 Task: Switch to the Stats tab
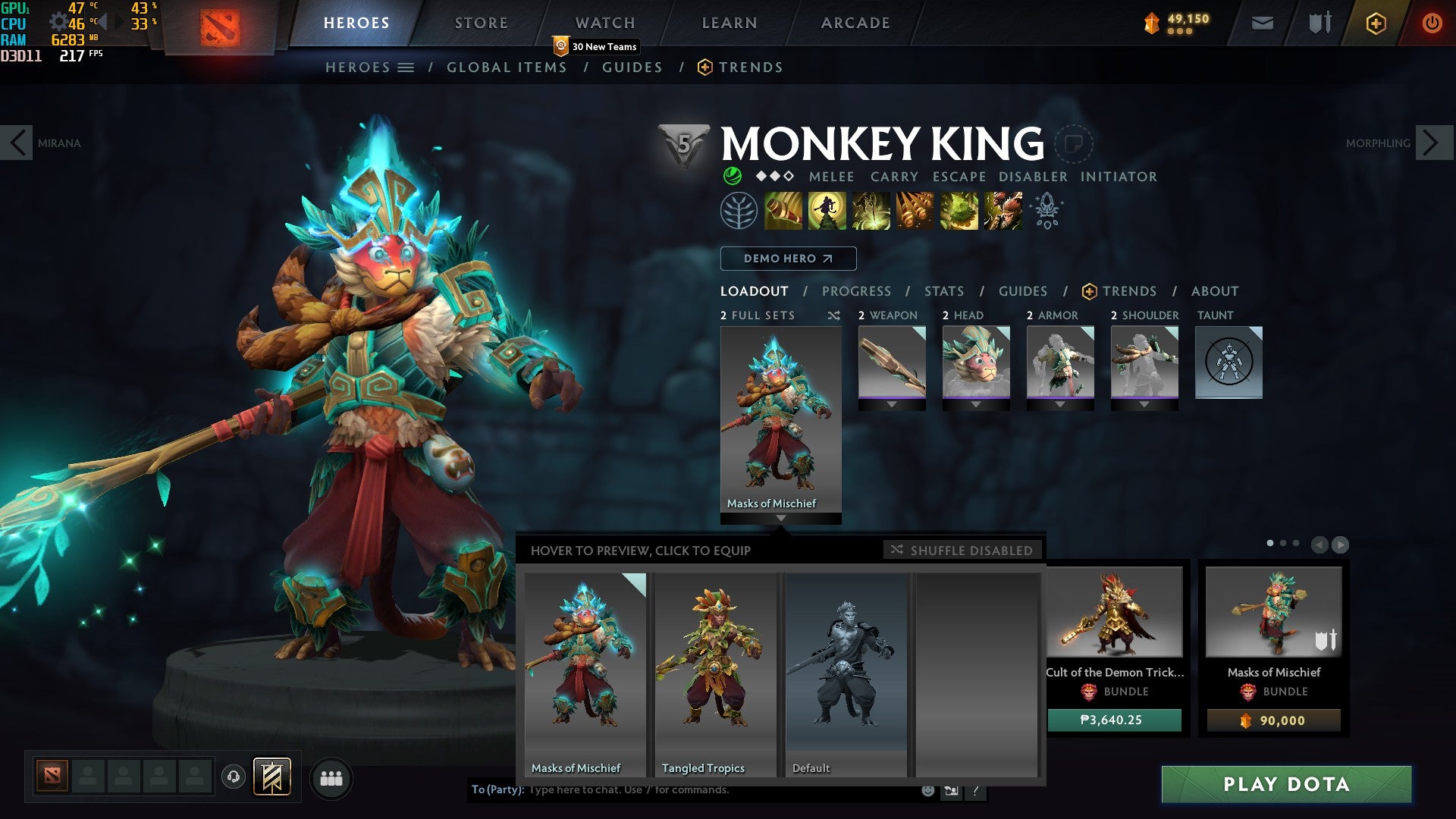click(x=943, y=291)
